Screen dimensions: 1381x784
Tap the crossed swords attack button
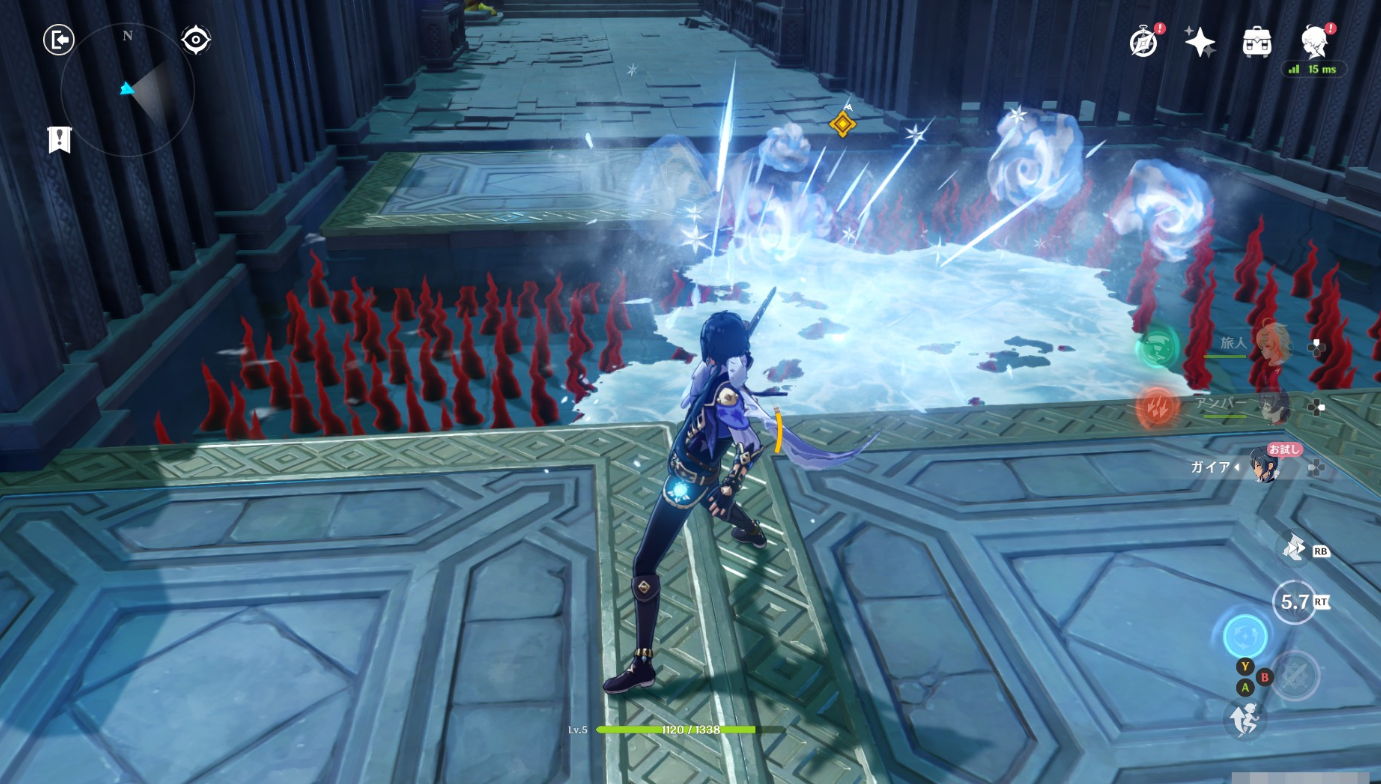(x=1296, y=675)
